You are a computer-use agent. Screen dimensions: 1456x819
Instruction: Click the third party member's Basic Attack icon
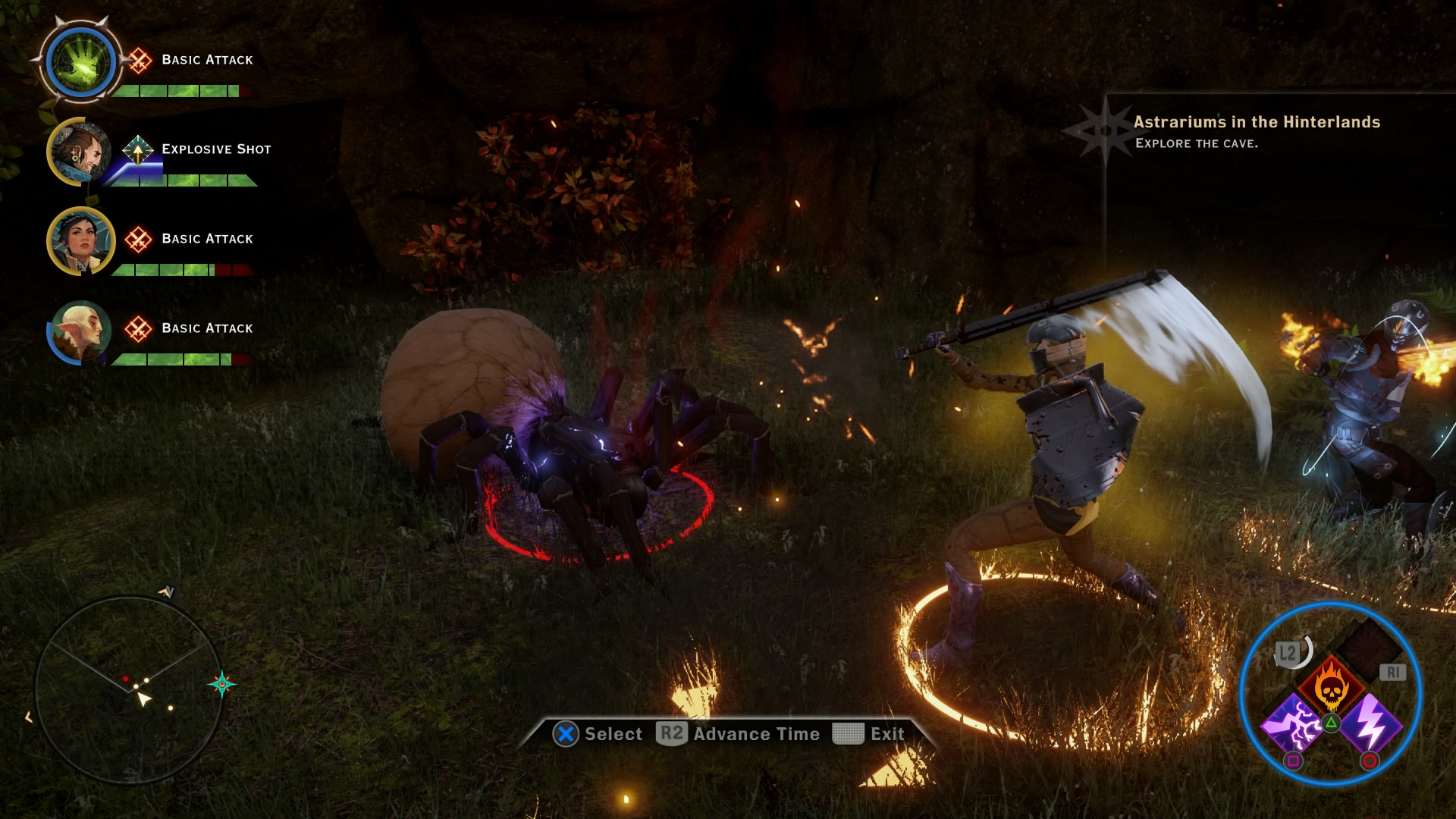pos(138,238)
